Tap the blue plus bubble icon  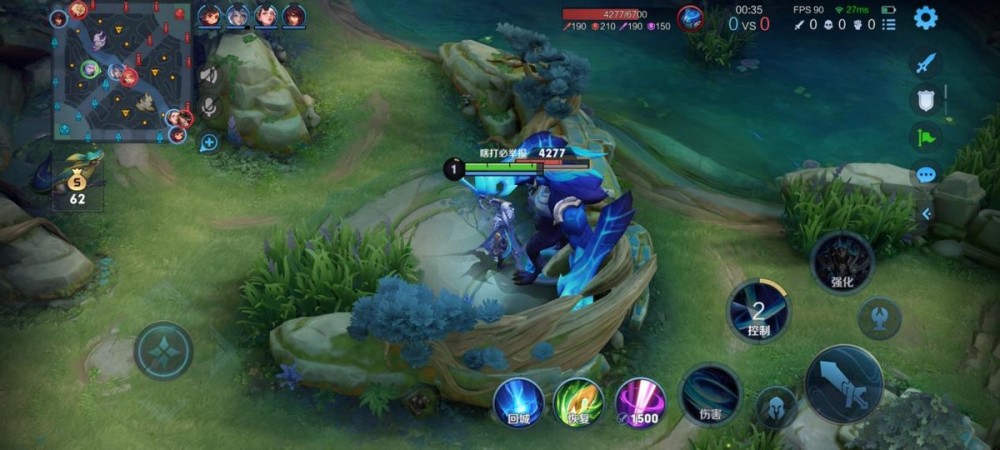coord(209,142)
